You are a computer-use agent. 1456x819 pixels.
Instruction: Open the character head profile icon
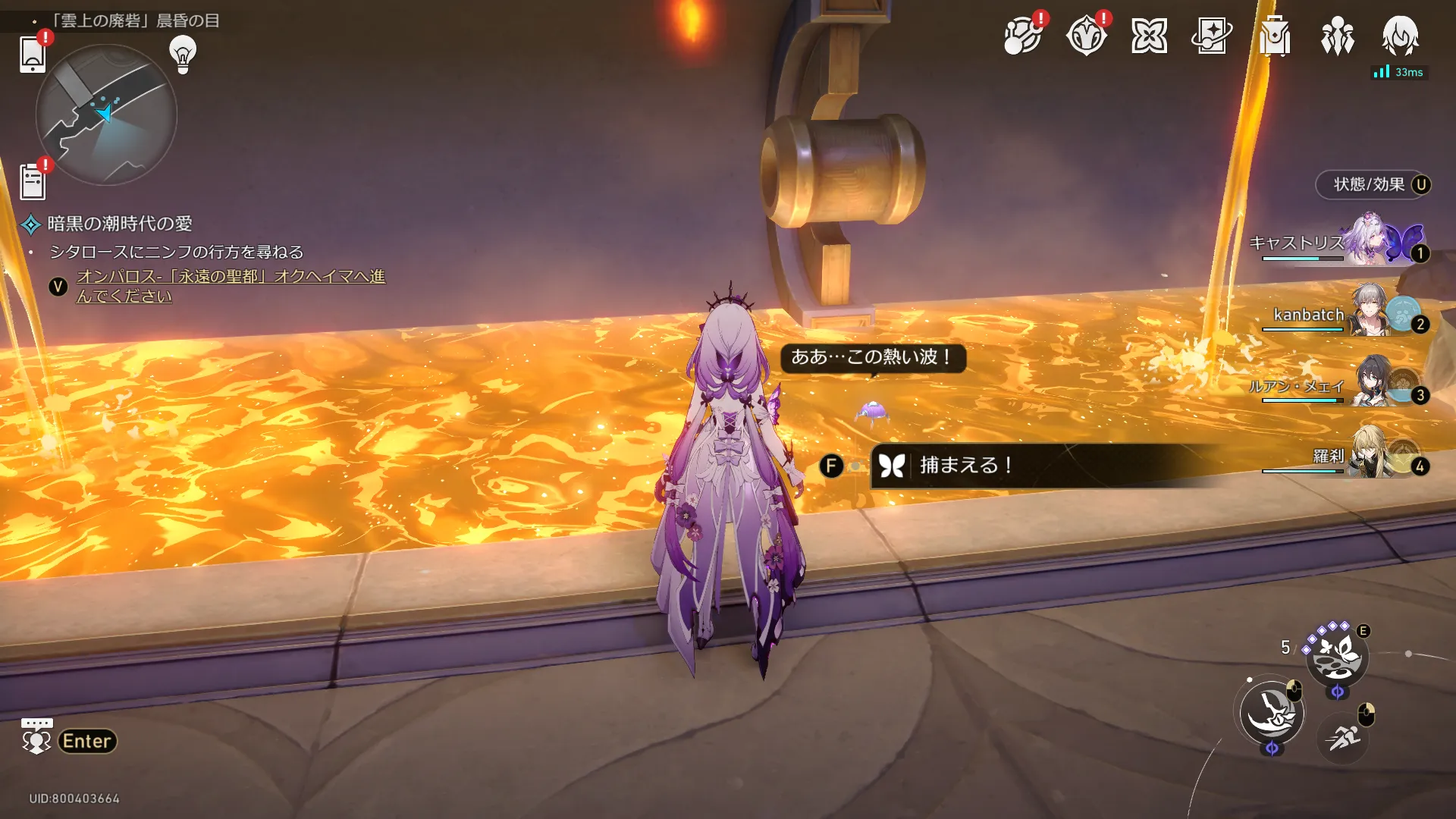pos(1400,36)
